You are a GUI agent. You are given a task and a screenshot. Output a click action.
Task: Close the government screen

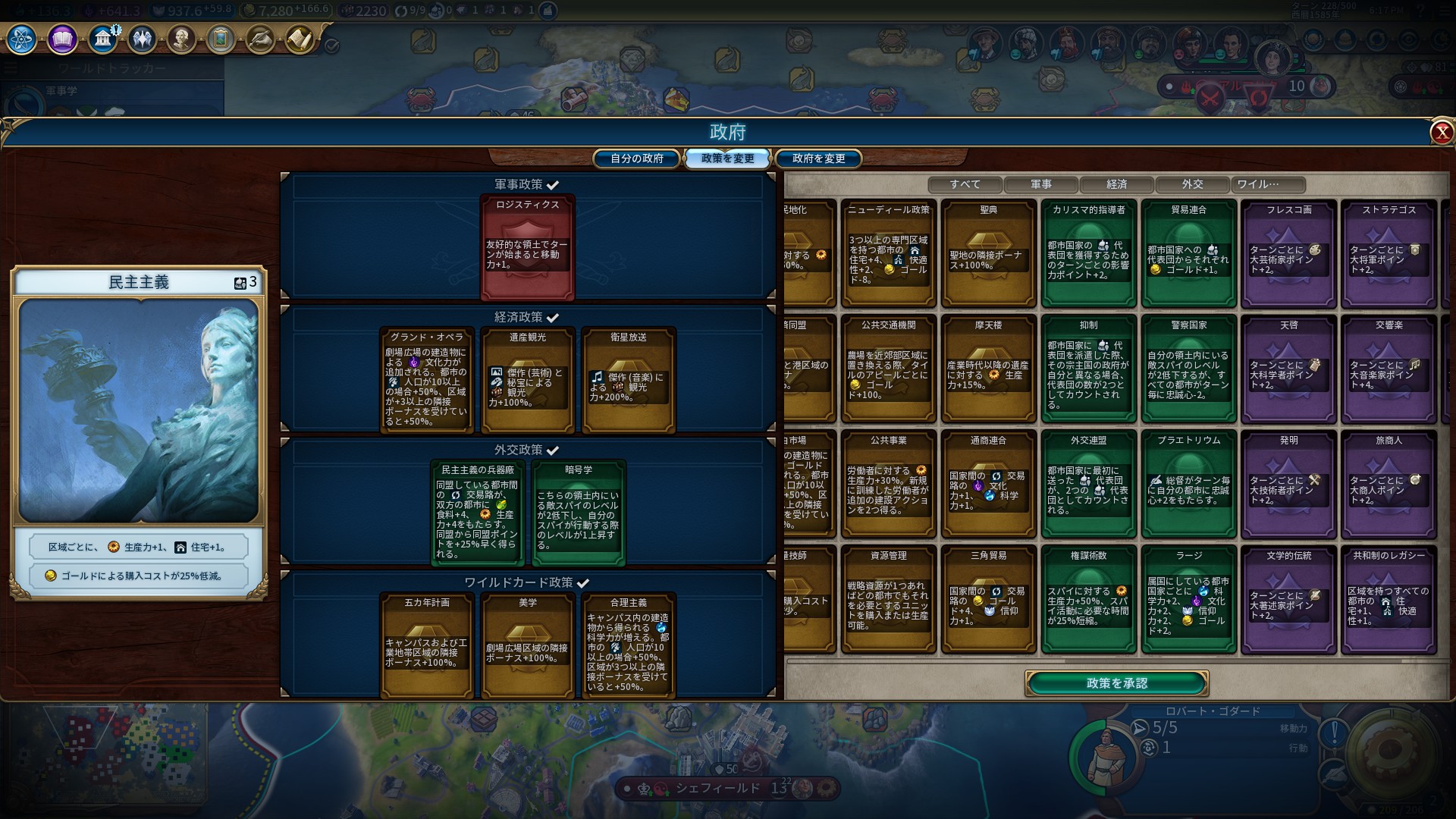click(1441, 133)
